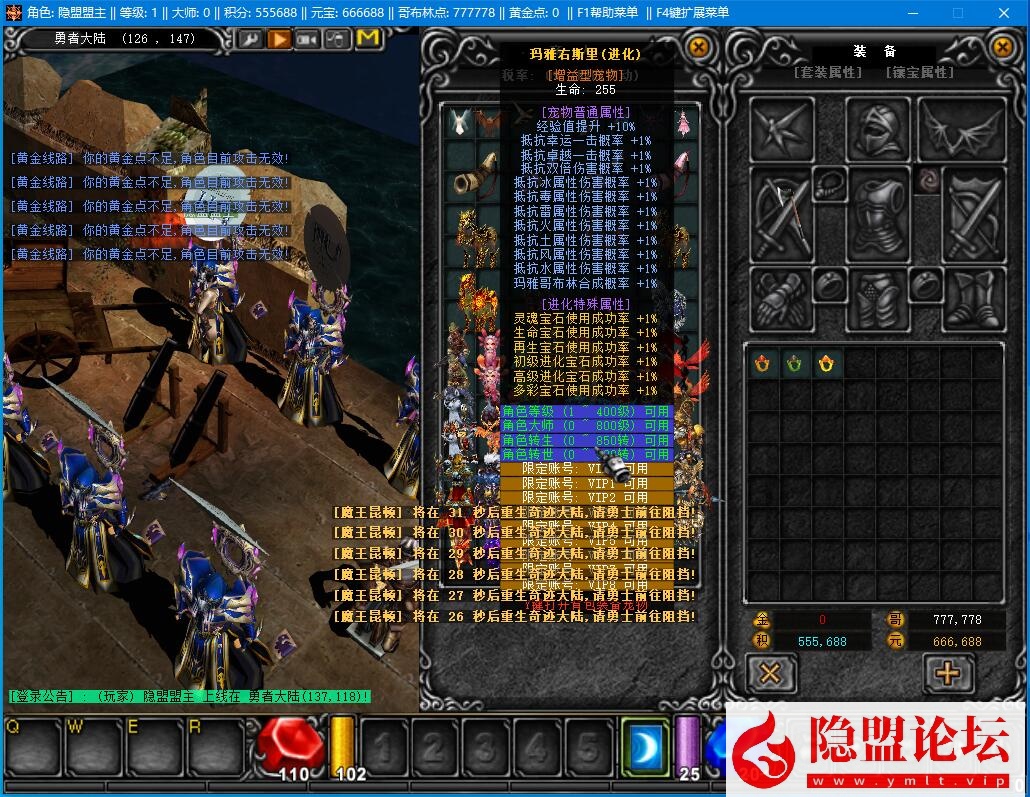Select the necklace equipment slot

(829, 183)
